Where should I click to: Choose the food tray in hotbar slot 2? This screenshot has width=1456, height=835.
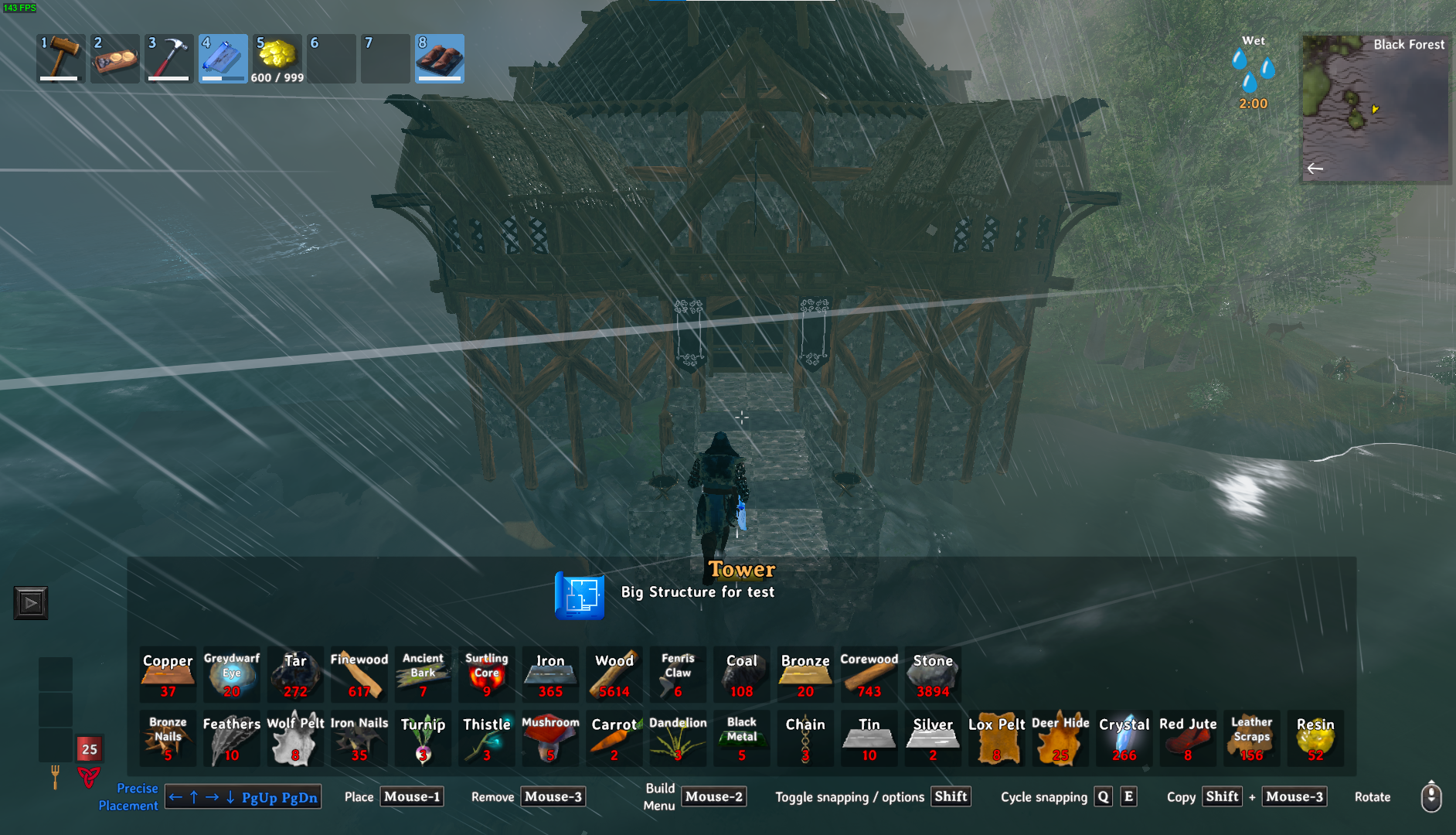115,58
